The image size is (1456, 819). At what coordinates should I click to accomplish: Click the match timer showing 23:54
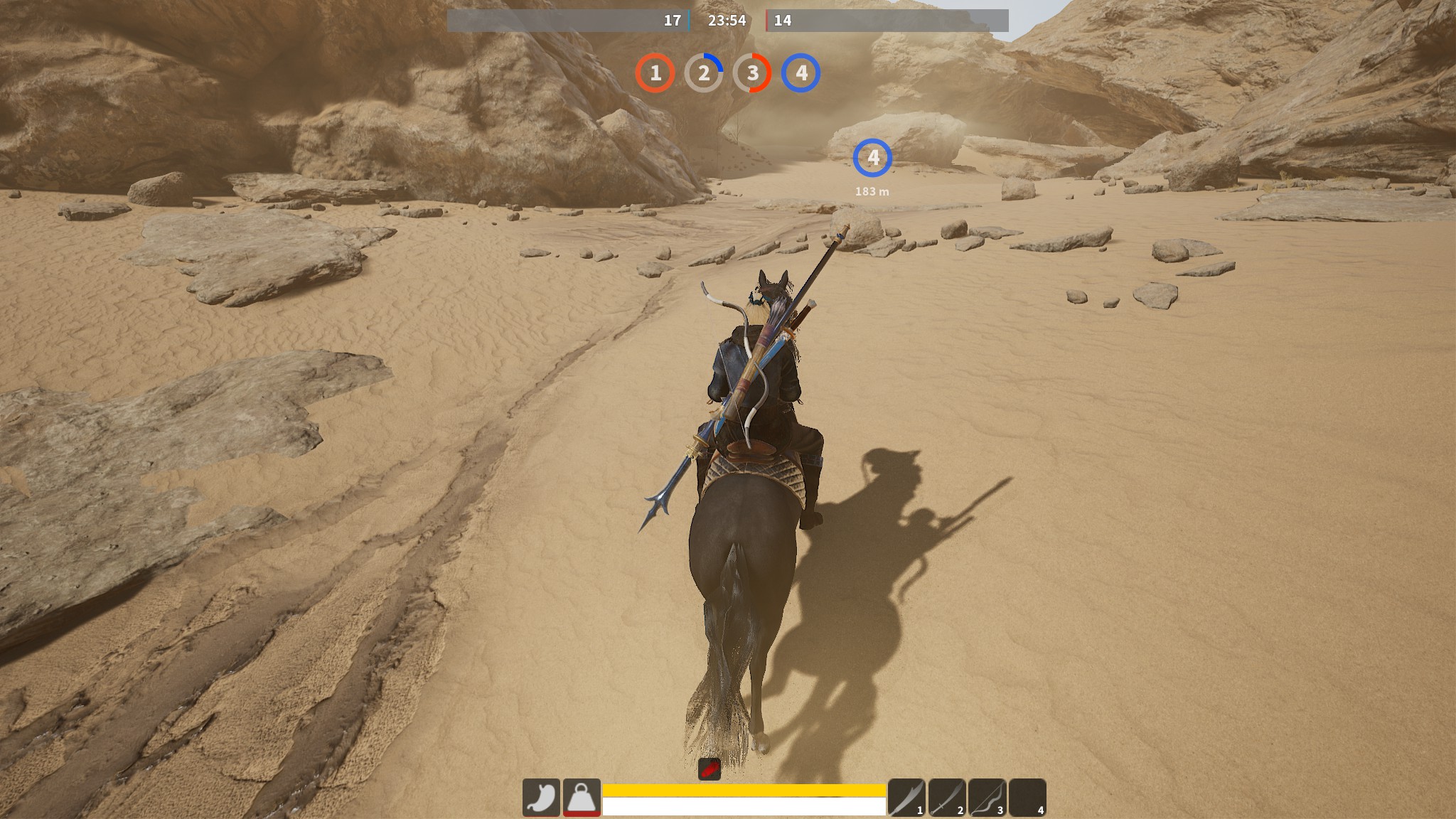[728, 21]
